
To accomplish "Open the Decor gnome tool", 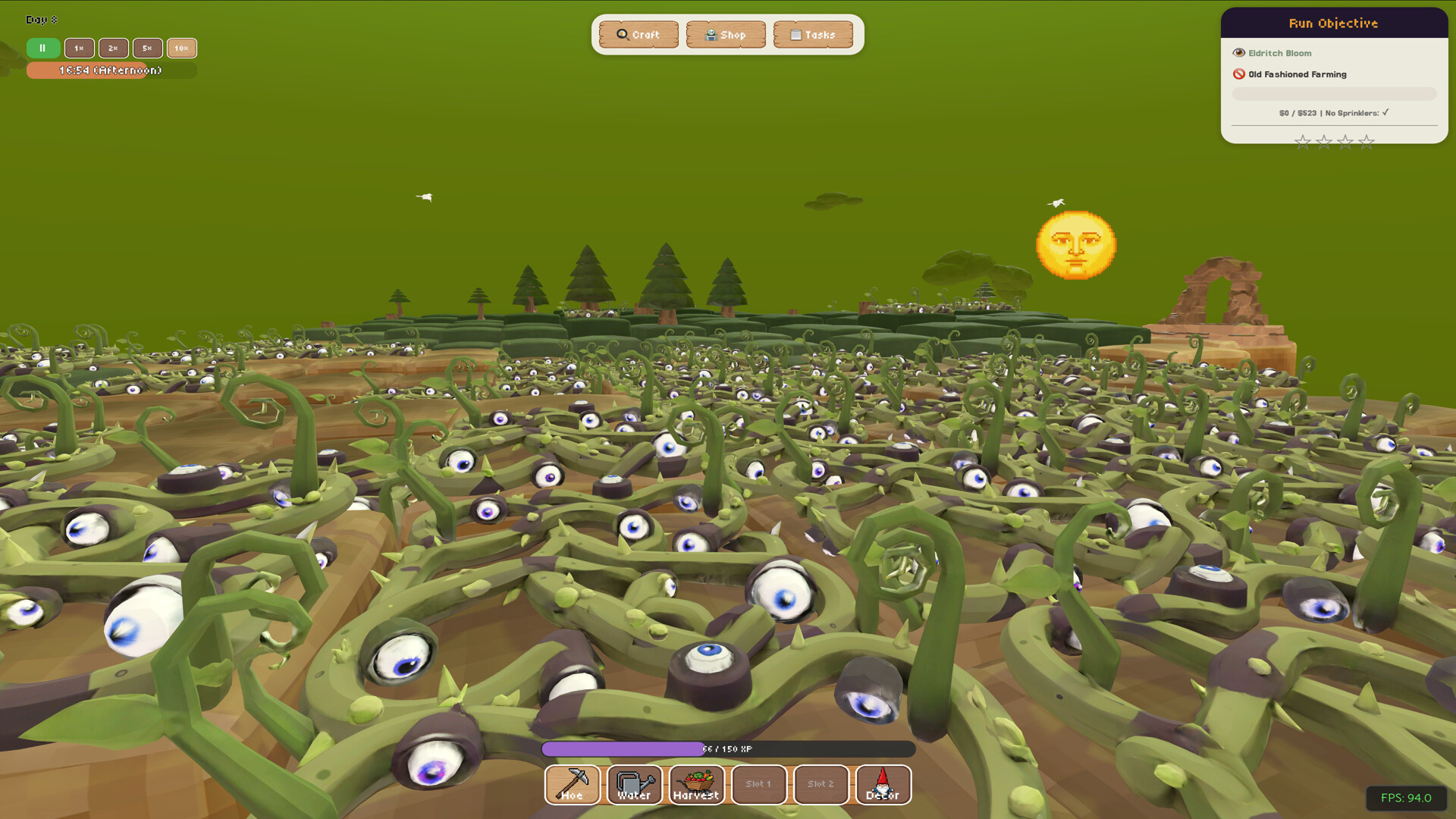I will pyautogui.click(x=883, y=785).
